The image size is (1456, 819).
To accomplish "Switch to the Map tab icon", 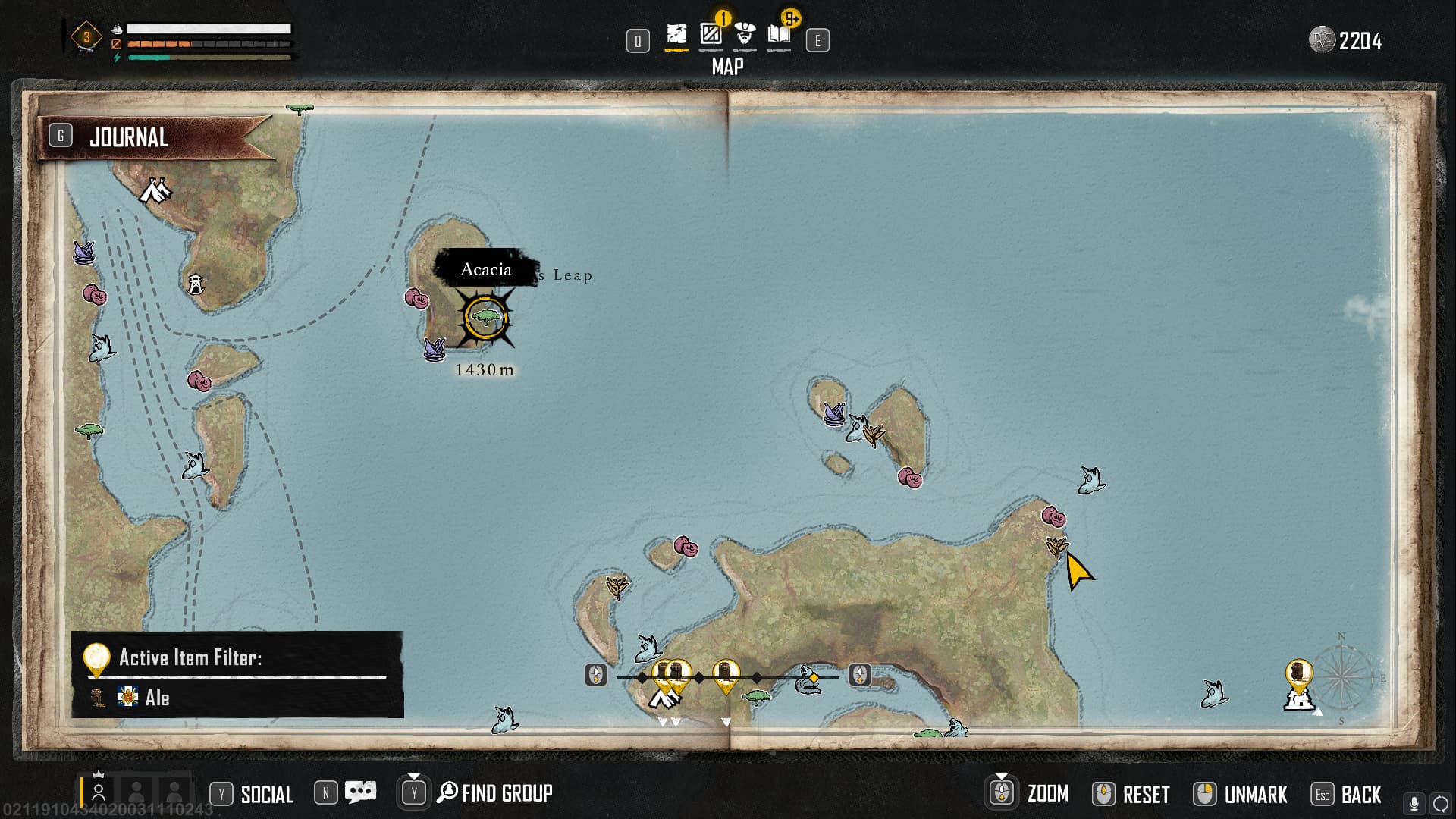I will [676, 35].
